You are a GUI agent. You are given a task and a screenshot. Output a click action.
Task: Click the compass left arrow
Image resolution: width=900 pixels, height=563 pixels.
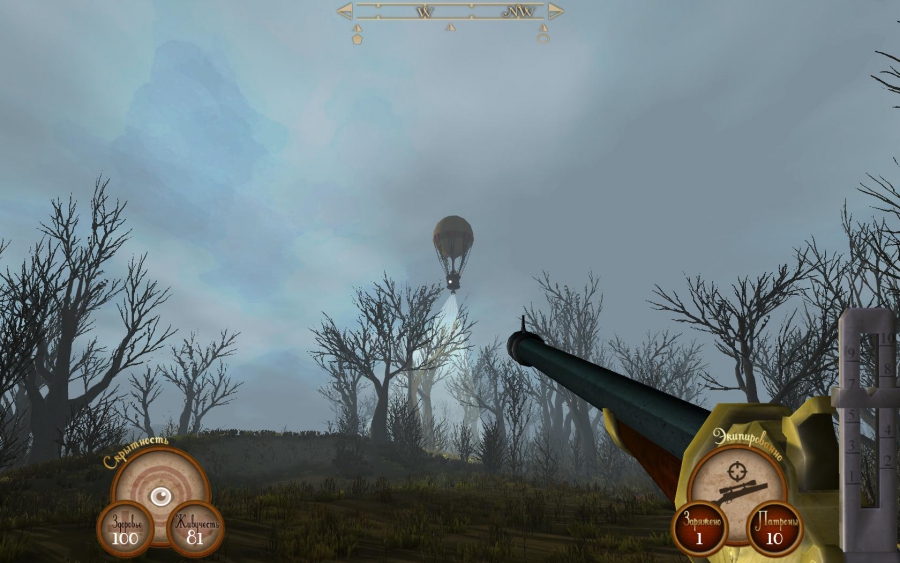click(x=345, y=11)
